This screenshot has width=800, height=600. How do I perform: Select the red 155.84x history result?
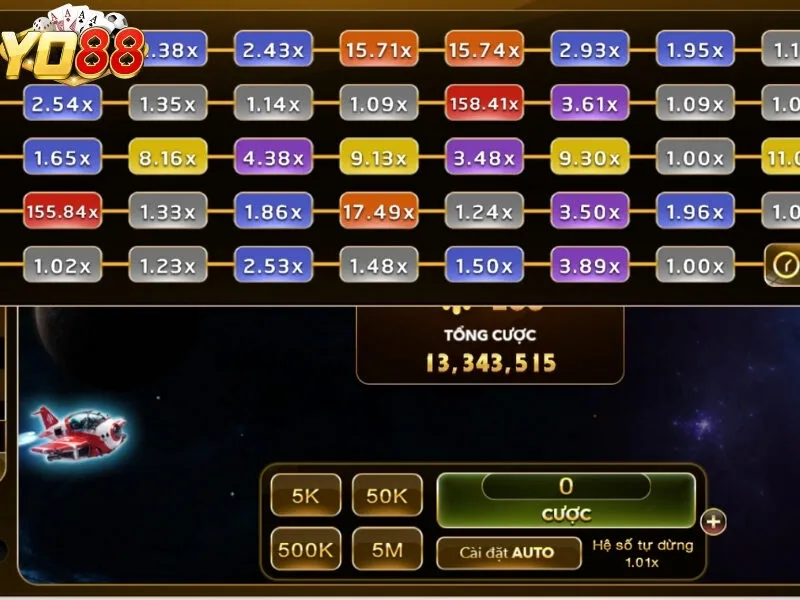(62, 211)
